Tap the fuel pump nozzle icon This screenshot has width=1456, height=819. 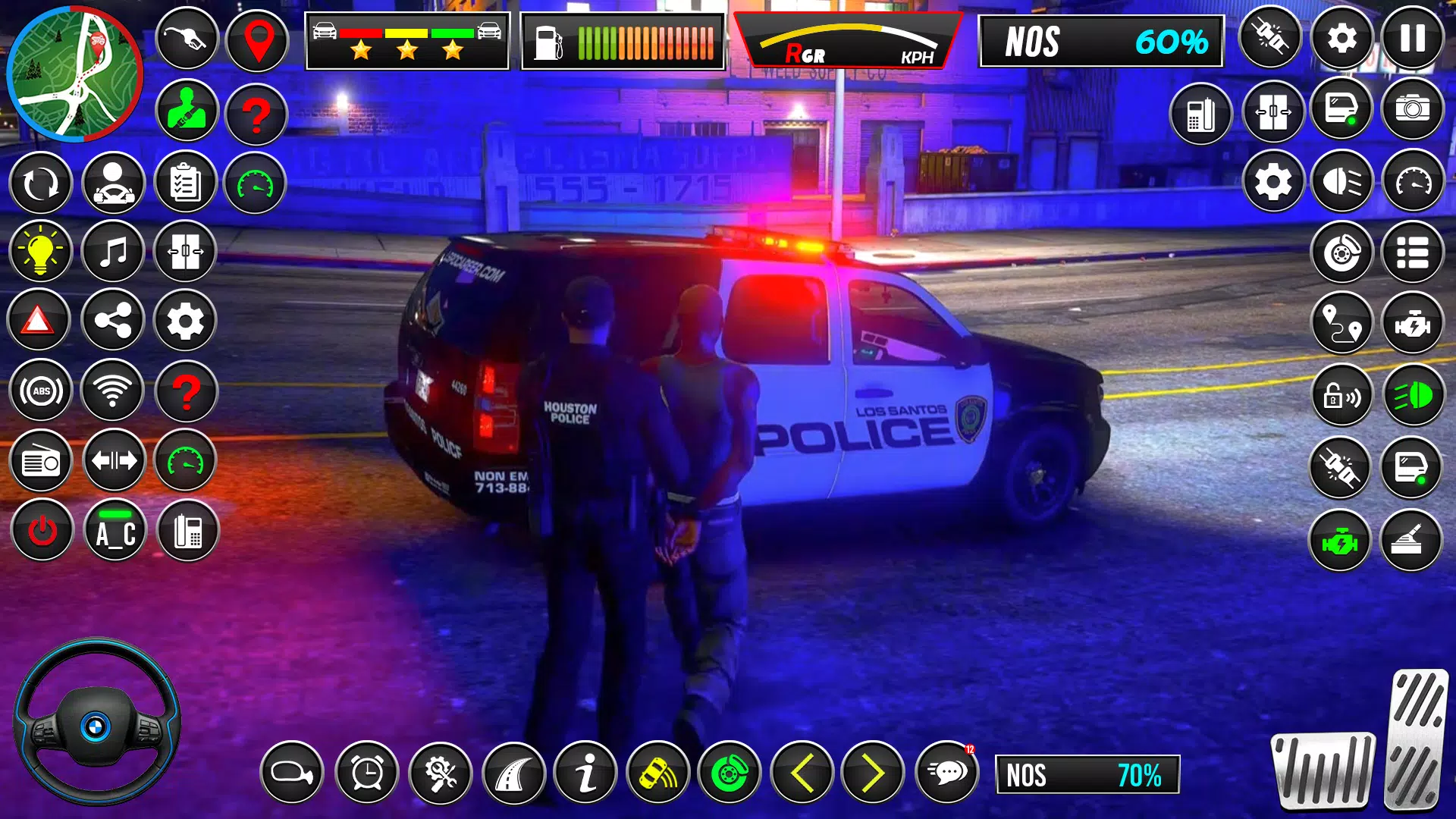187,39
